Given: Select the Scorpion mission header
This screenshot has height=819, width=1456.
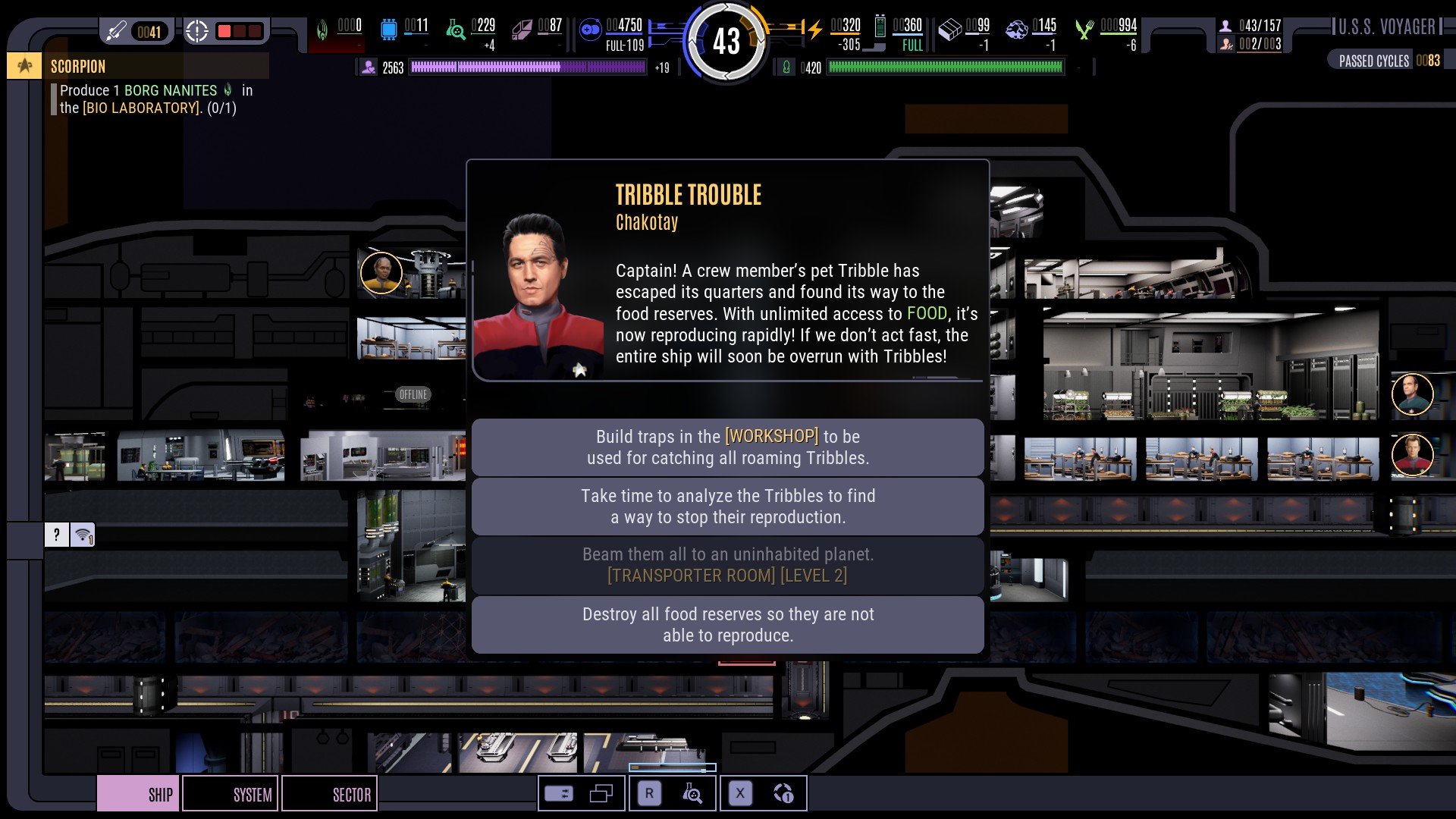Looking at the screenshot, I should (x=78, y=67).
